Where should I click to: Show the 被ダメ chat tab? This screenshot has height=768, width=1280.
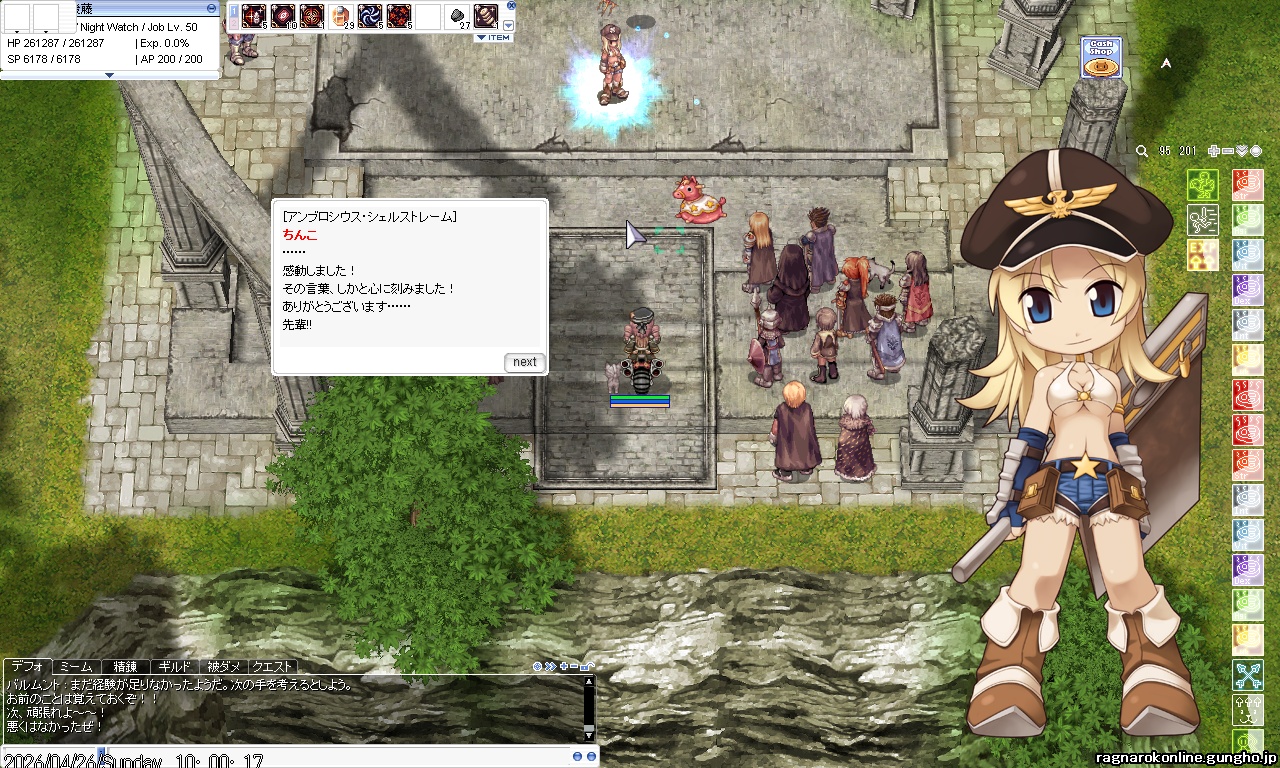click(x=223, y=666)
